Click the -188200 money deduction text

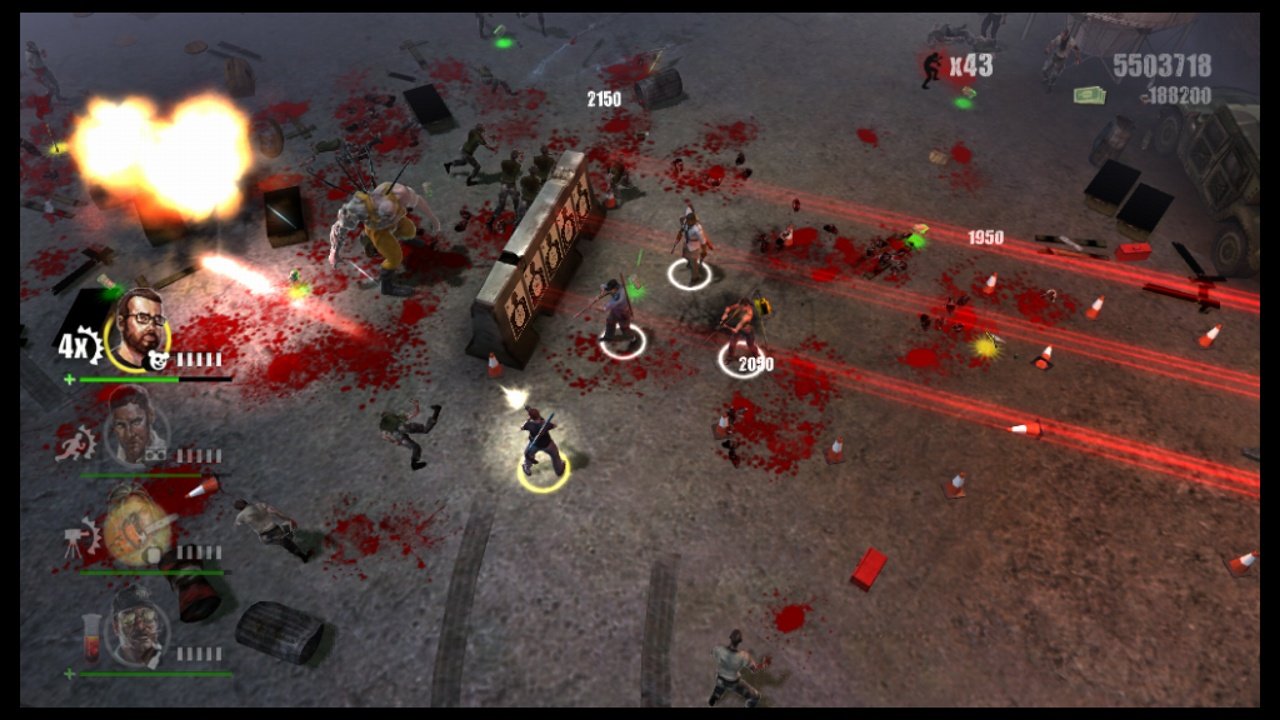click(1178, 94)
